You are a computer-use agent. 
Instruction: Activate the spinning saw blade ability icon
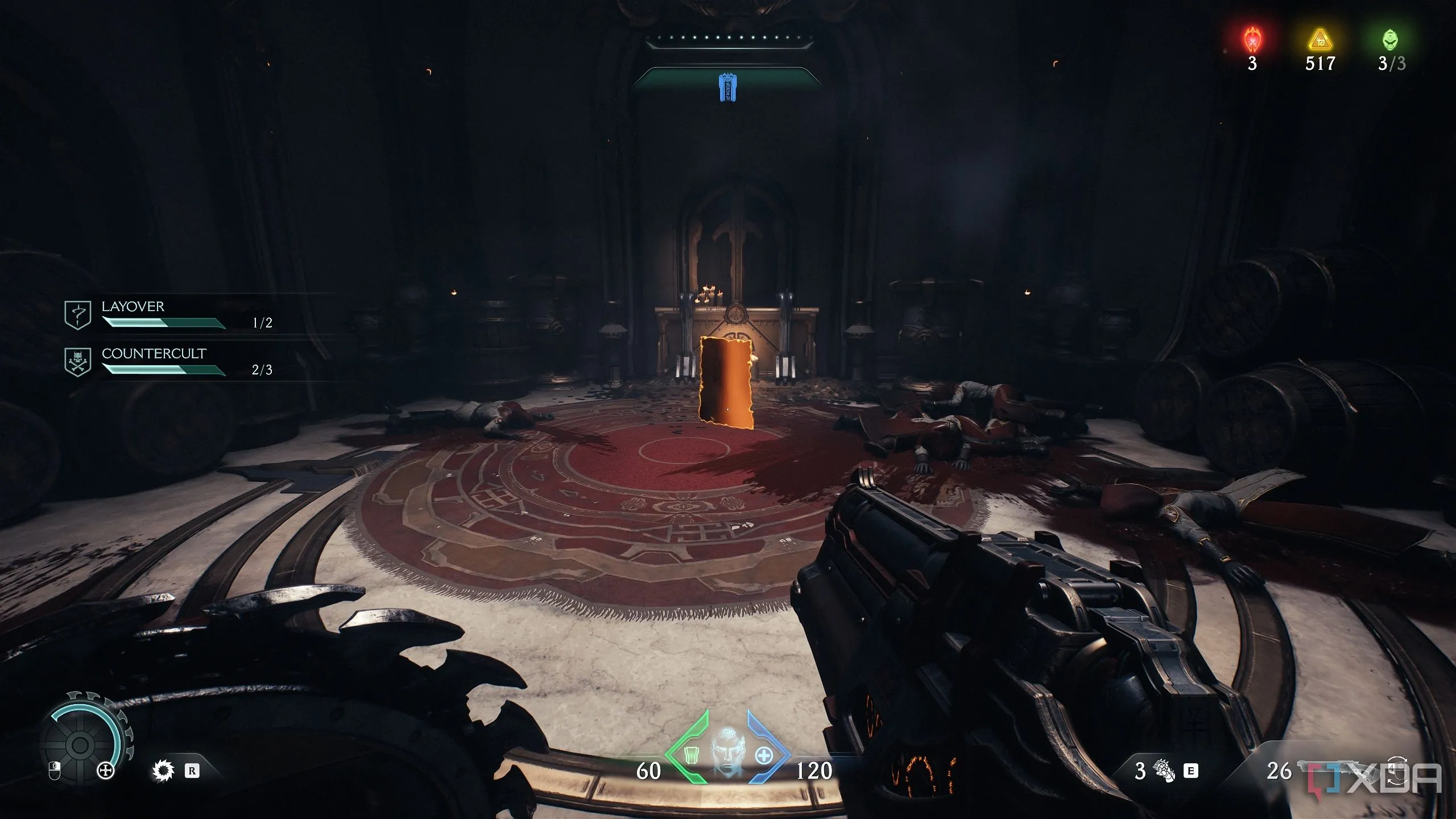[x=163, y=771]
